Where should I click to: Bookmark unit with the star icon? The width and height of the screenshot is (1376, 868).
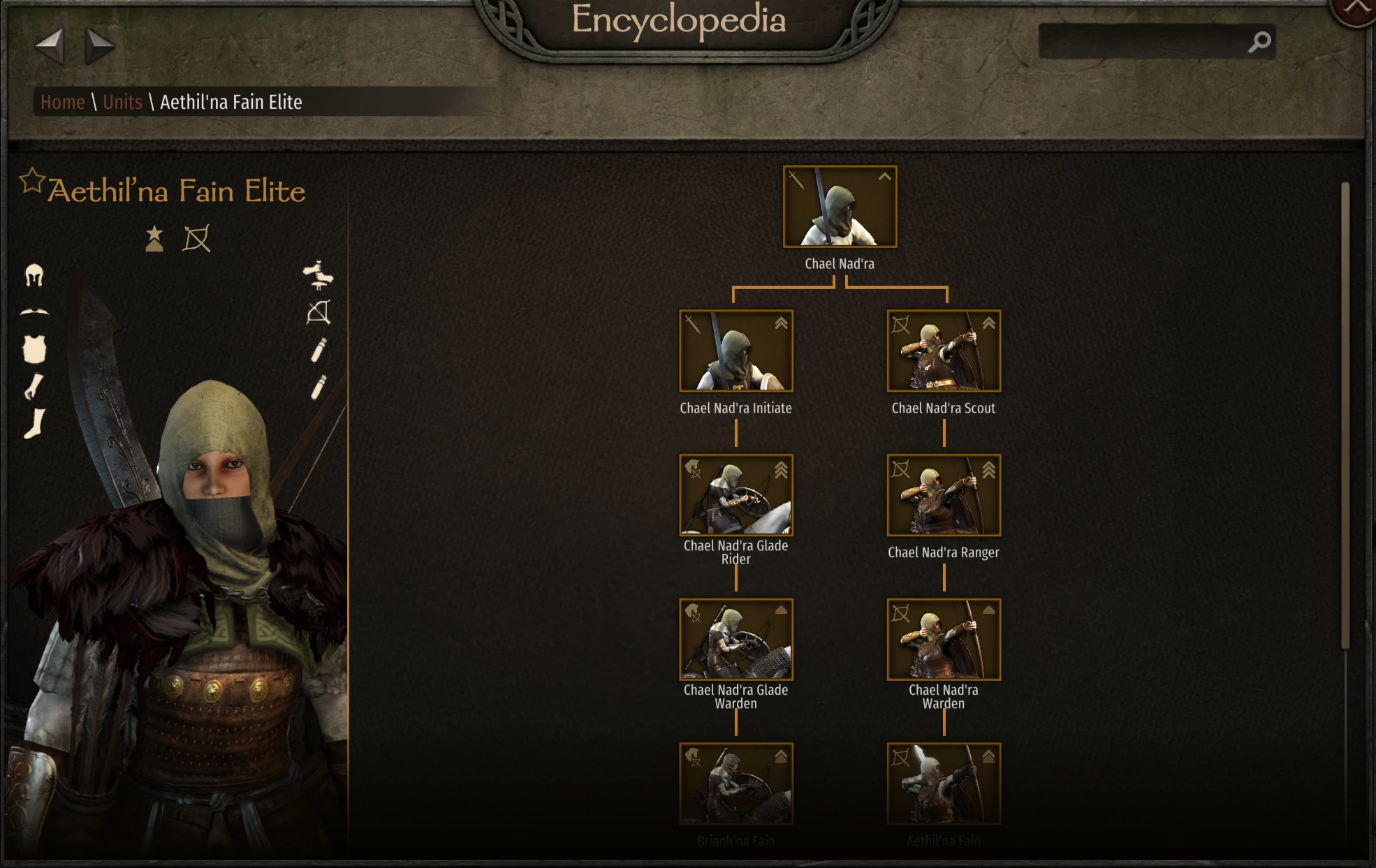tap(31, 181)
